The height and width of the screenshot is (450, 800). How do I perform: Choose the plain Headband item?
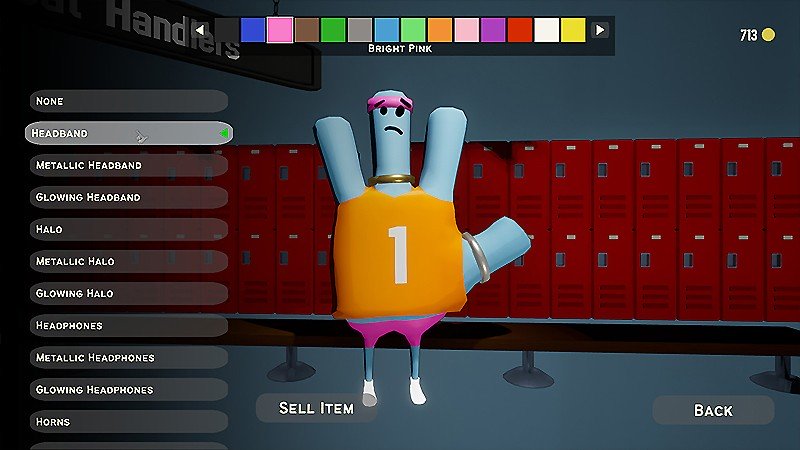coord(126,133)
